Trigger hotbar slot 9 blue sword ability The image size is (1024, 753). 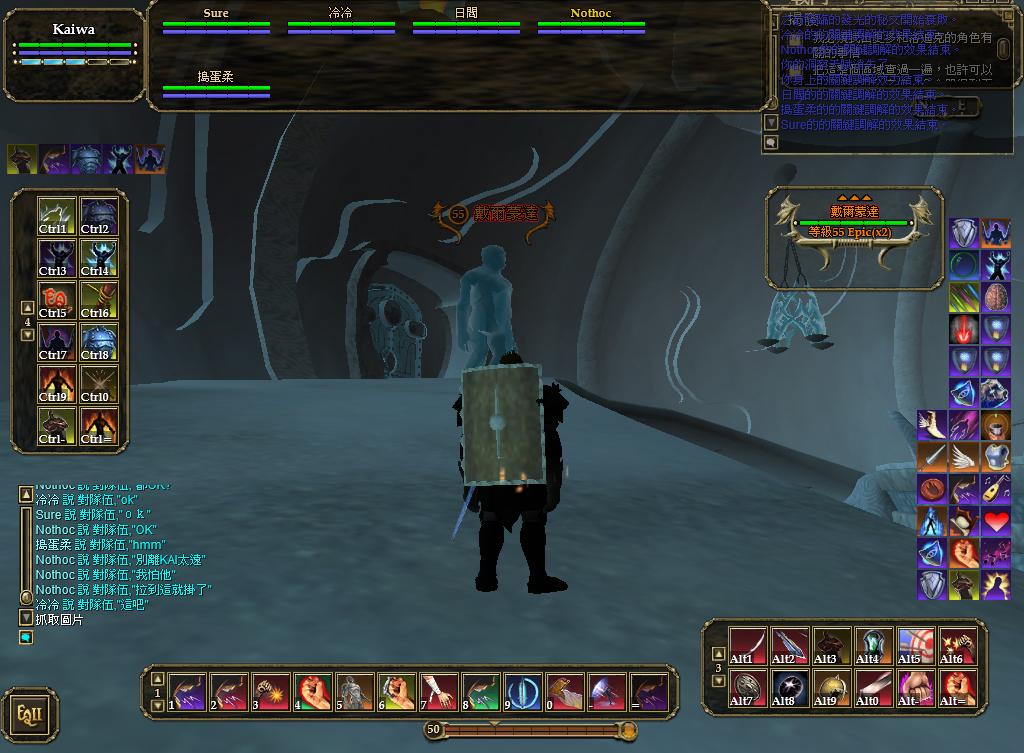tap(523, 692)
